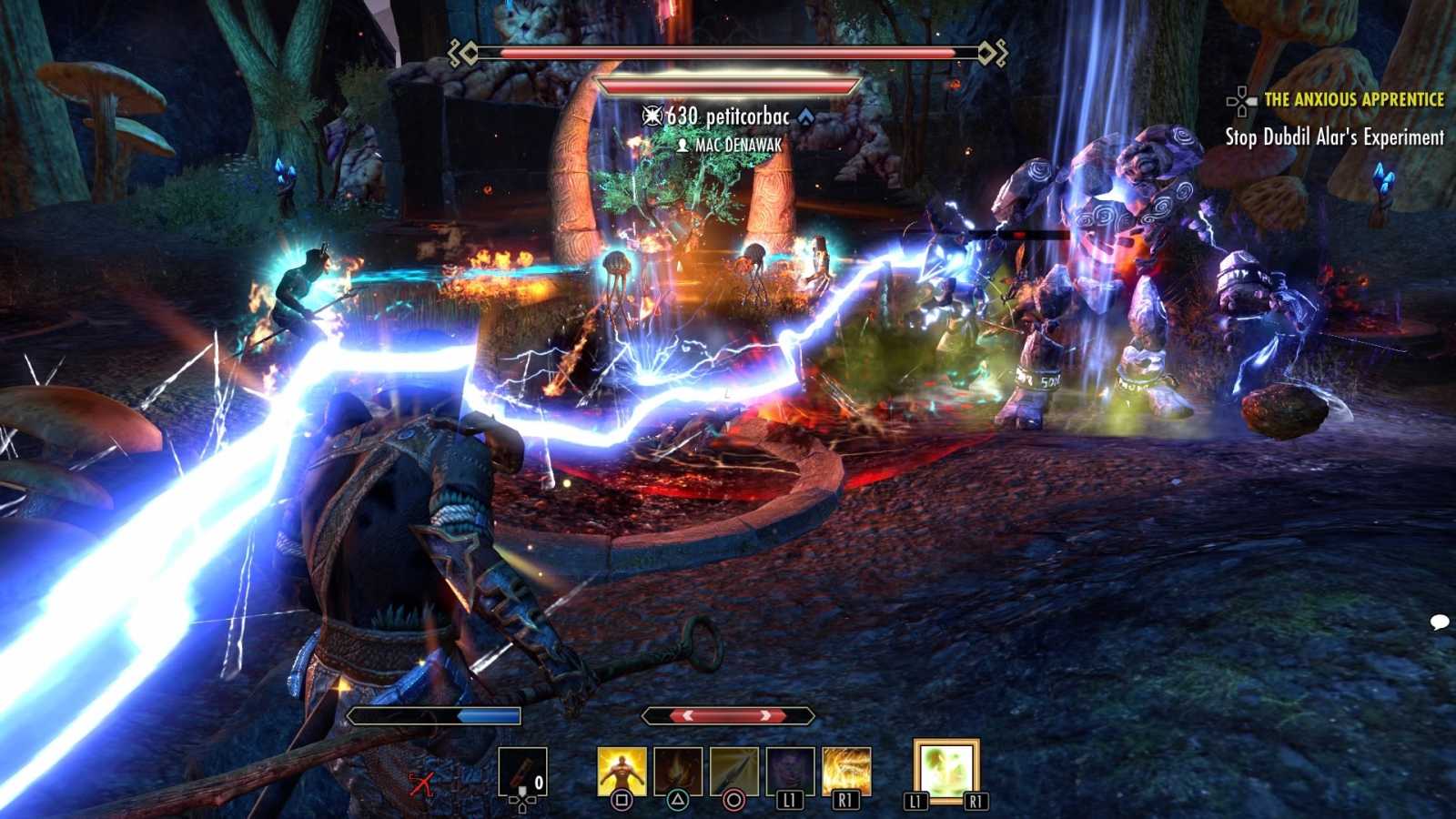Activate the glowing golden figure ability
Screen dimensions: 1456x819
coord(622,771)
